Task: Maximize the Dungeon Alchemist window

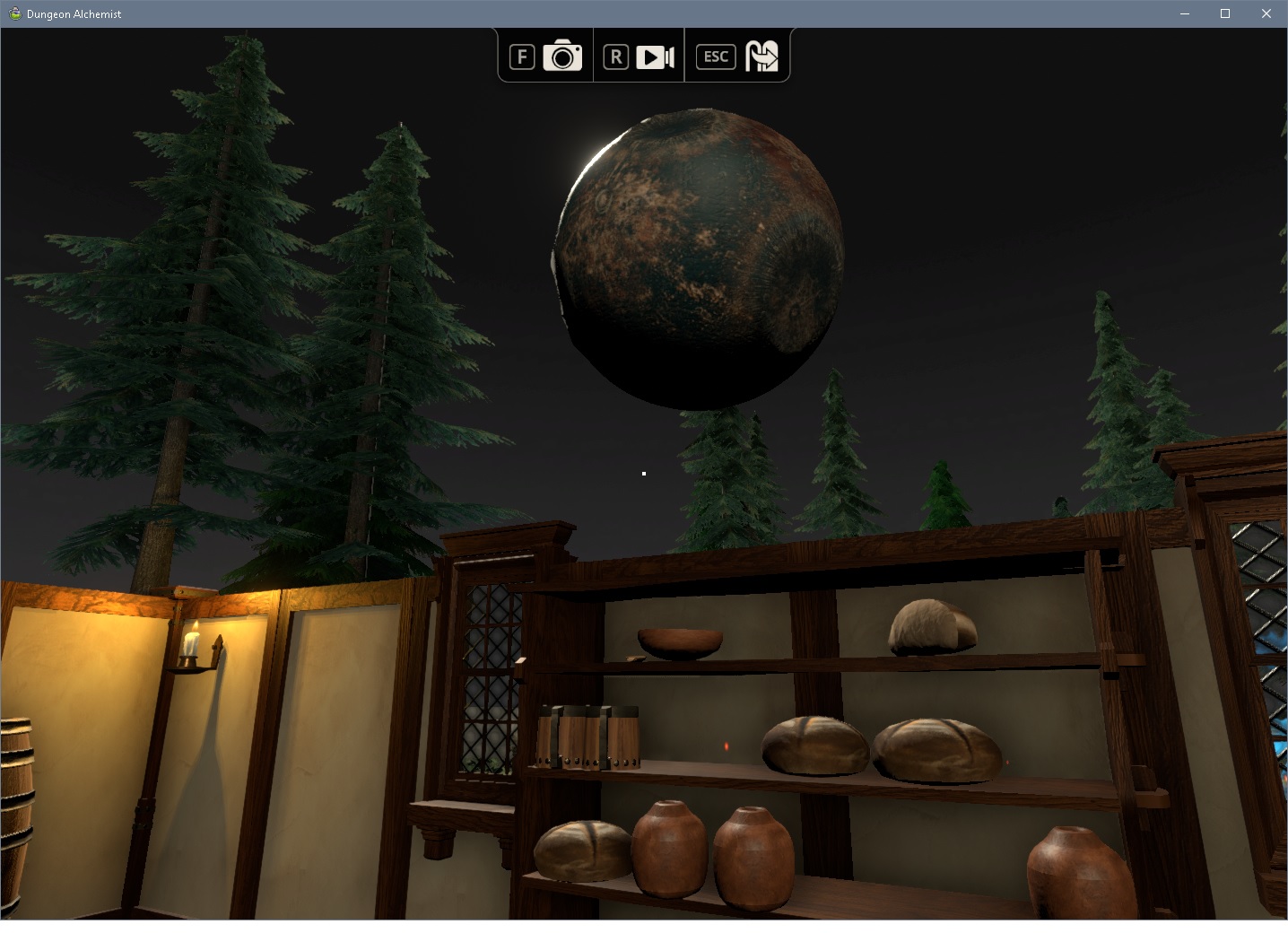Action: pos(1225,13)
